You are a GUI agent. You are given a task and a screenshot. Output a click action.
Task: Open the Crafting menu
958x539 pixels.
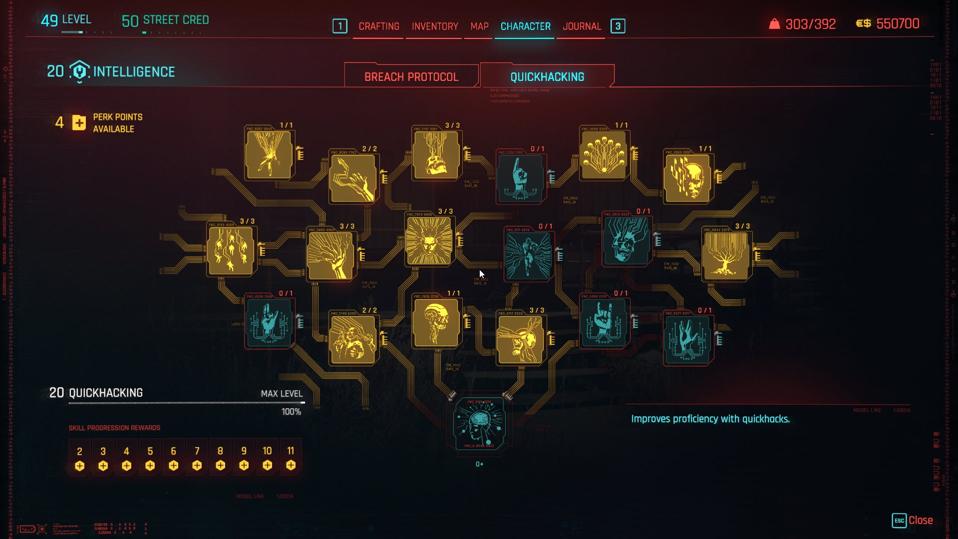(x=379, y=26)
